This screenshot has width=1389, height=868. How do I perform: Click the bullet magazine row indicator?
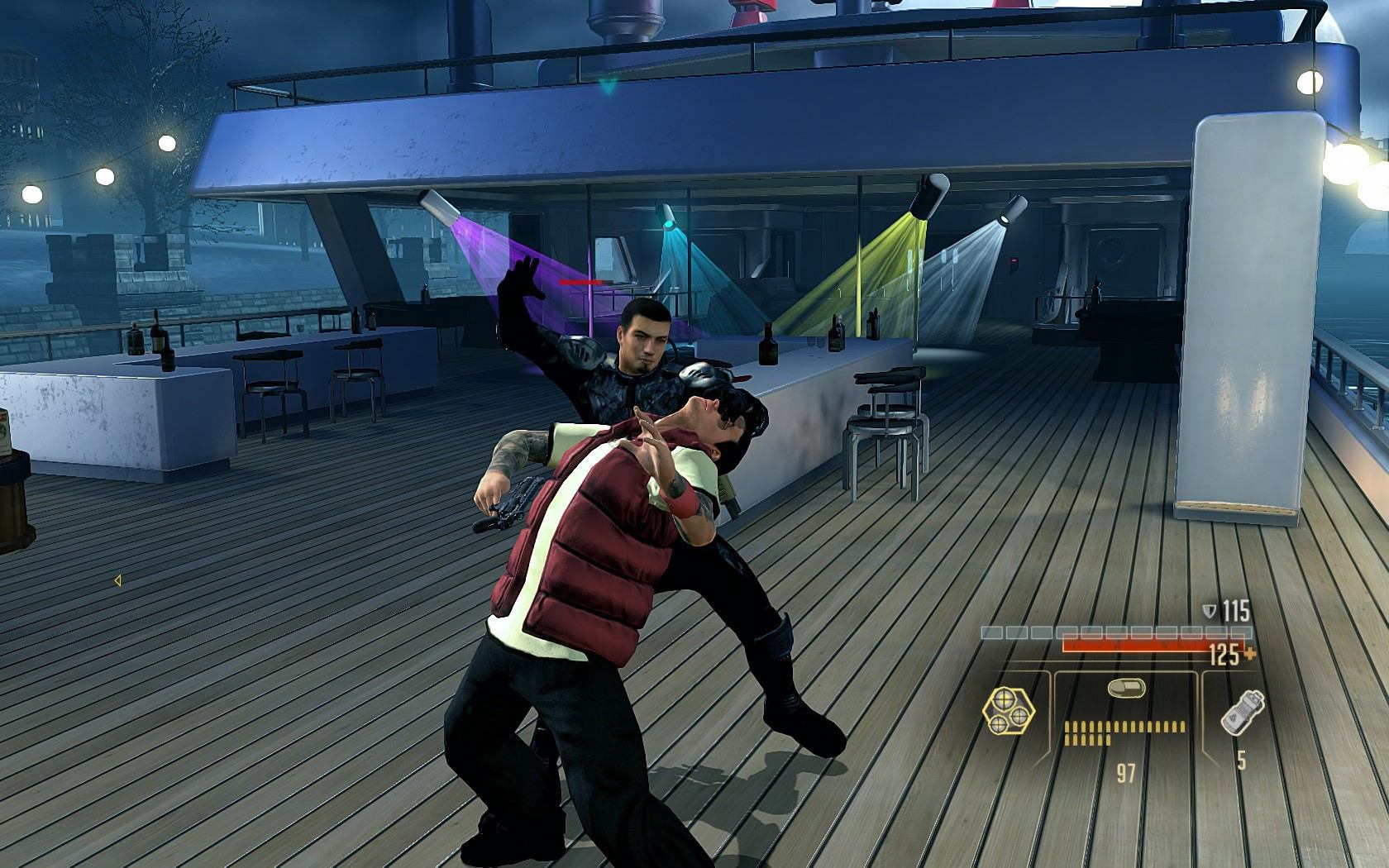(1123, 731)
